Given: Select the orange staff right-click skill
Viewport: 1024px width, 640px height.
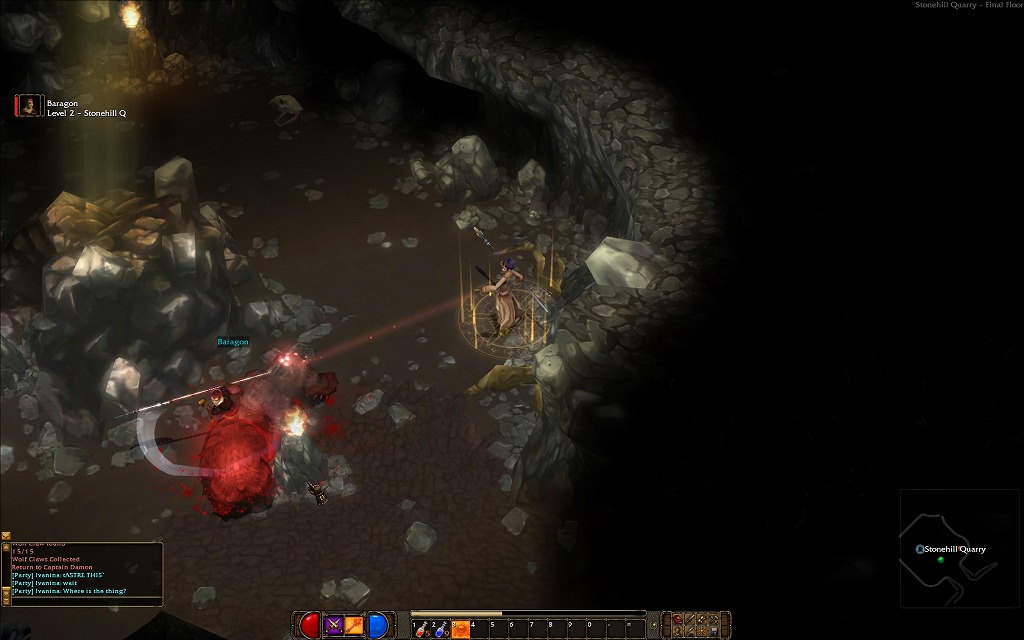Looking at the screenshot, I should tap(354, 626).
